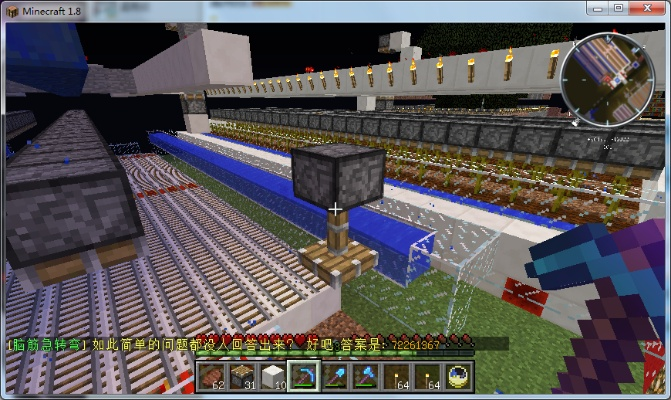Select the cooked meat stack of 62
The image size is (671, 400).
pyautogui.click(x=213, y=375)
